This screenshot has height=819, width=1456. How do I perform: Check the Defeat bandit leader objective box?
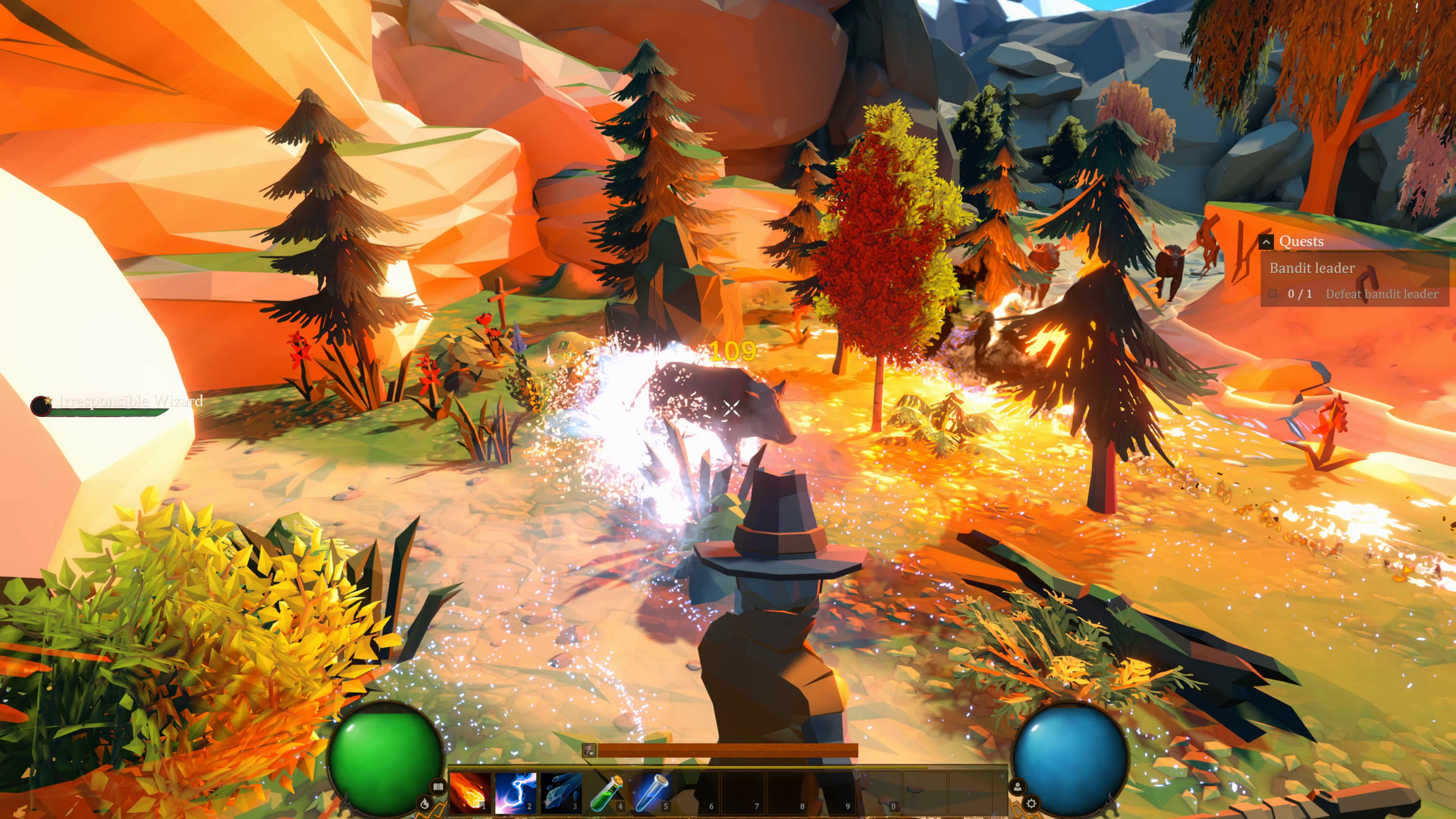pos(1273,293)
